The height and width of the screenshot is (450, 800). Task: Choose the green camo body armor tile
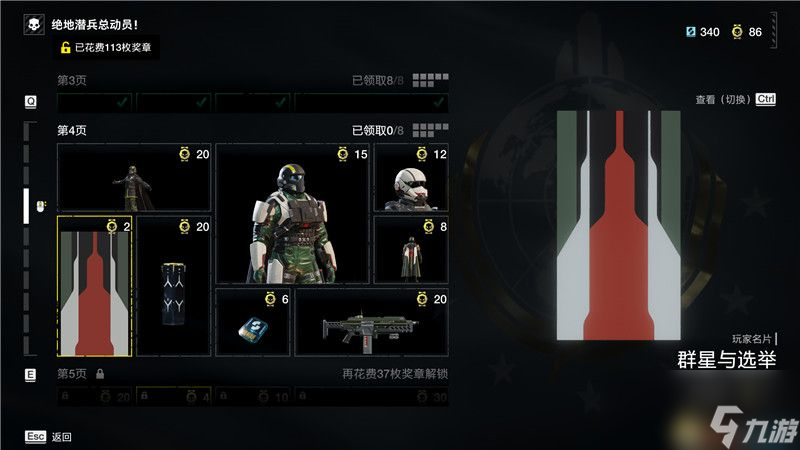292,213
